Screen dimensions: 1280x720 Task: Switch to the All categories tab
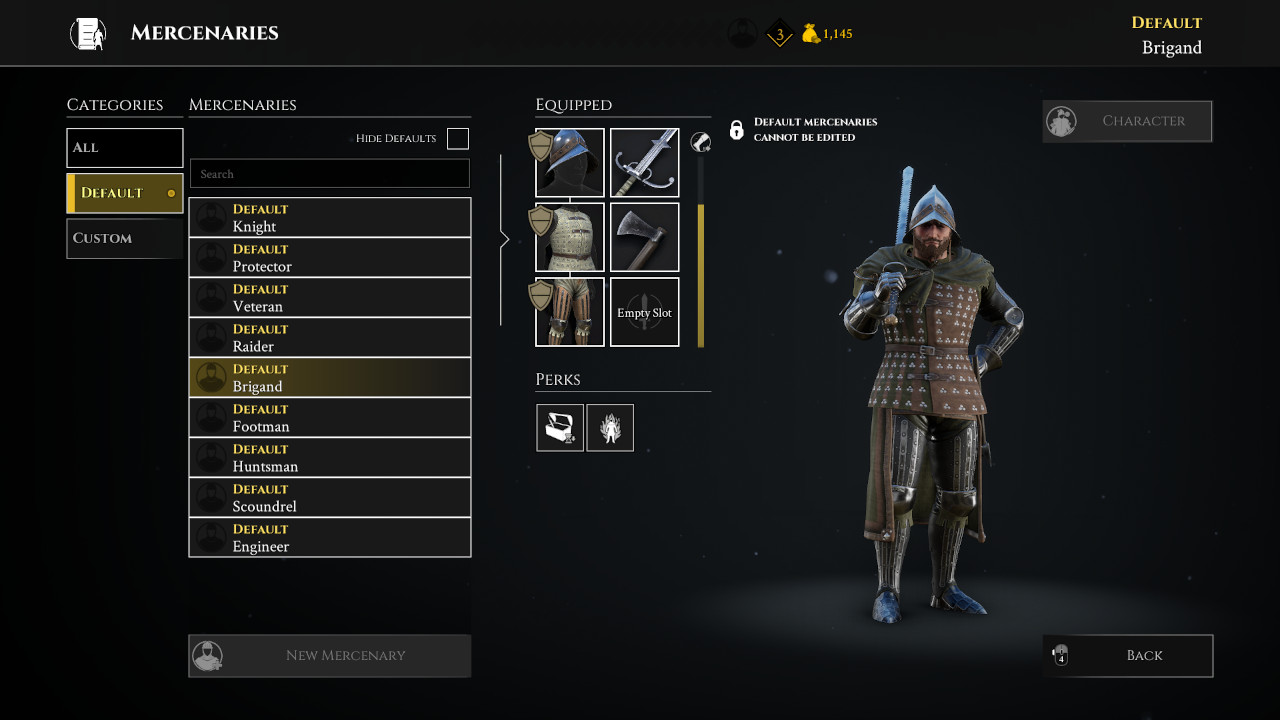pyautogui.click(x=124, y=147)
